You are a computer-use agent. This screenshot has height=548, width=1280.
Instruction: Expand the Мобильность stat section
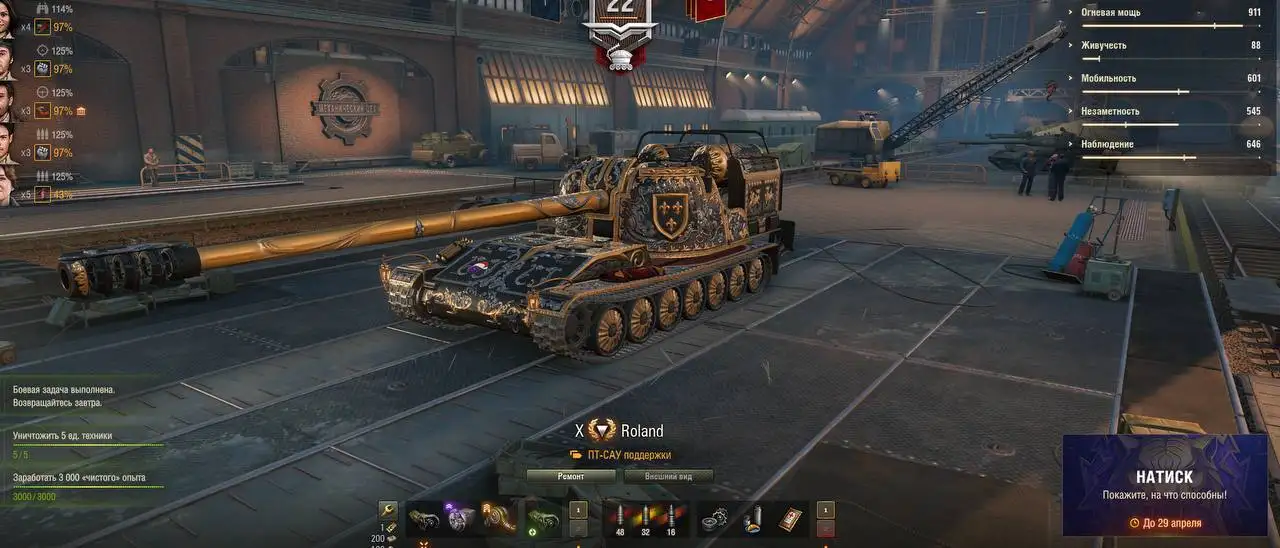point(1170,79)
